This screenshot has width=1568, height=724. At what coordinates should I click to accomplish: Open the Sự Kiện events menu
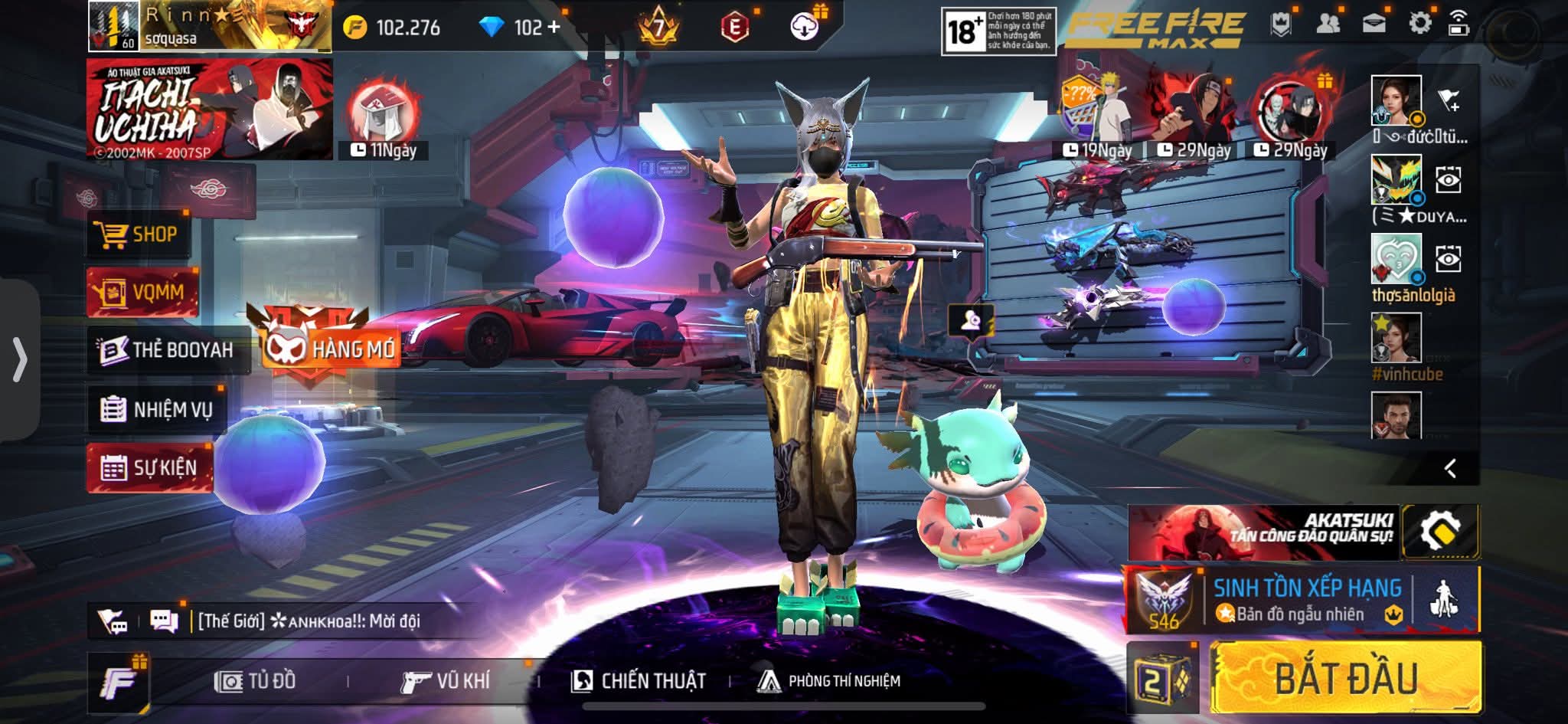click(150, 467)
